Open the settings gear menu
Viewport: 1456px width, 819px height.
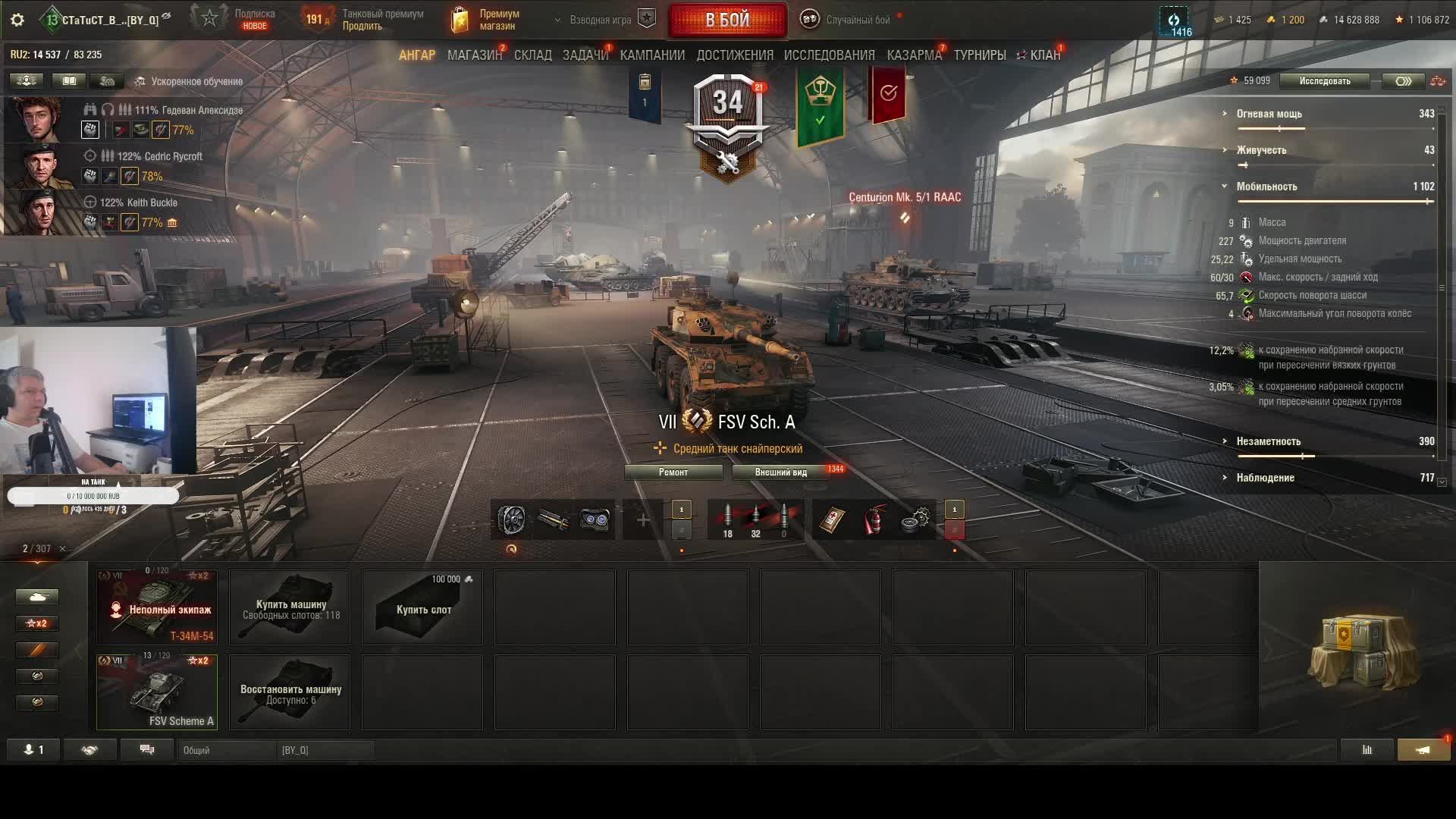[x=17, y=20]
